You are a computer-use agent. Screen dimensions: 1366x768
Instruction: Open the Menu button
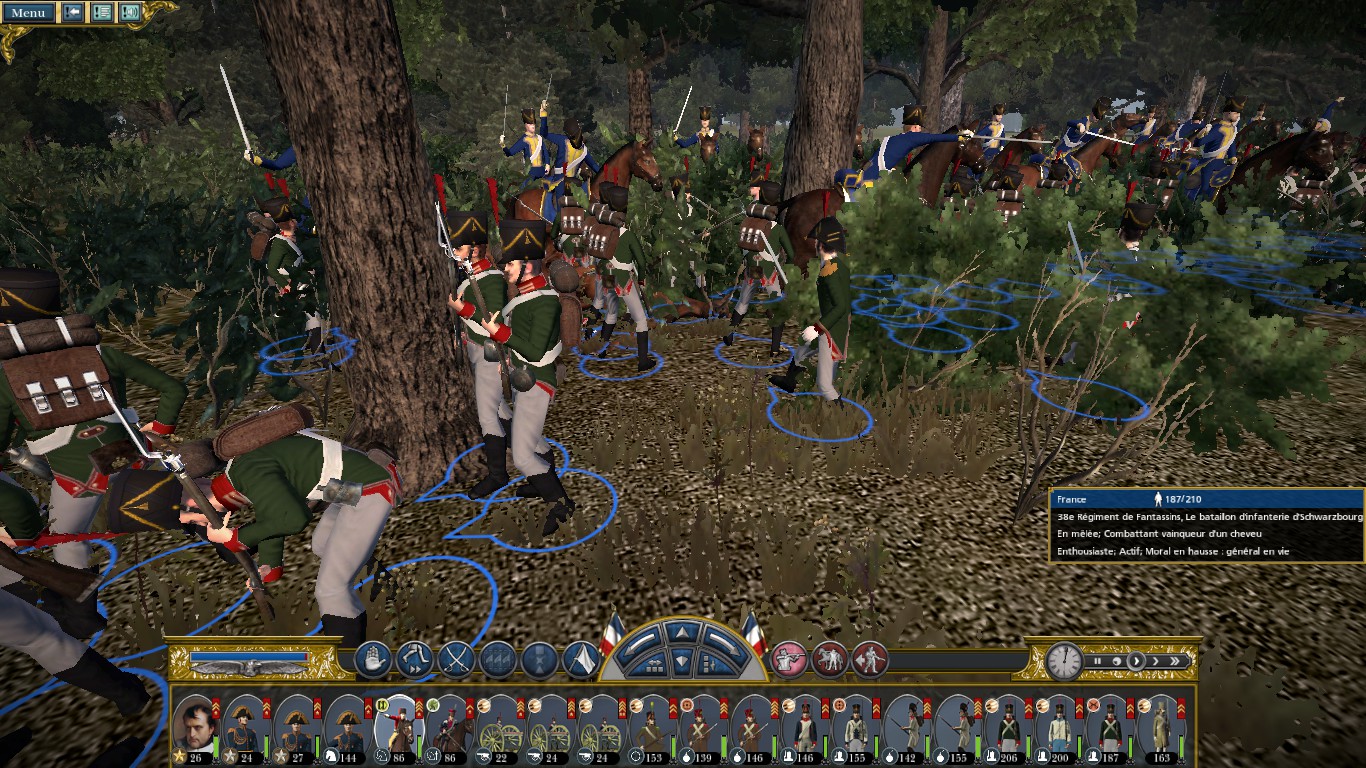click(x=28, y=13)
